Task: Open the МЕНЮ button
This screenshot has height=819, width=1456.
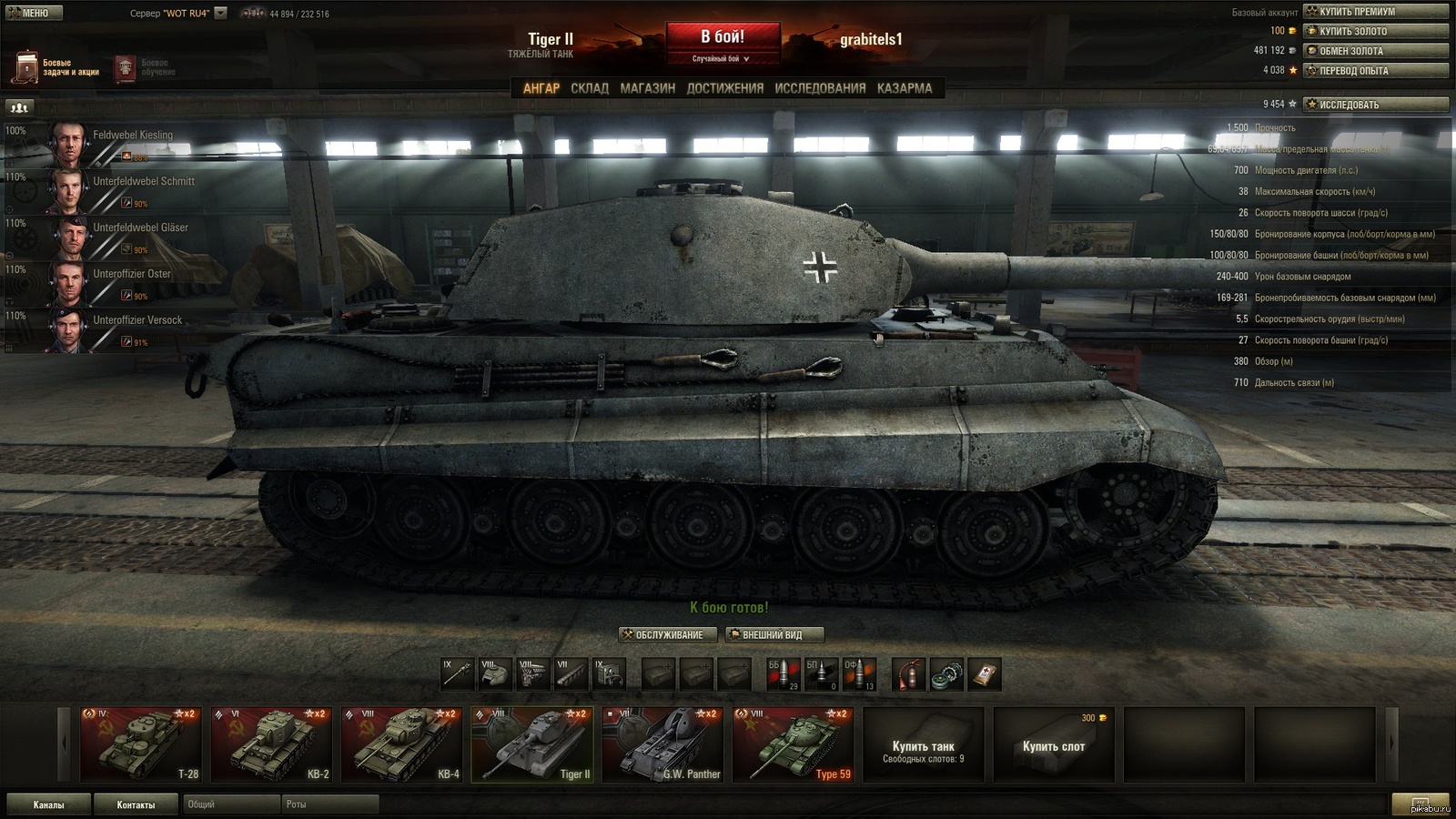Action: point(35,13)
